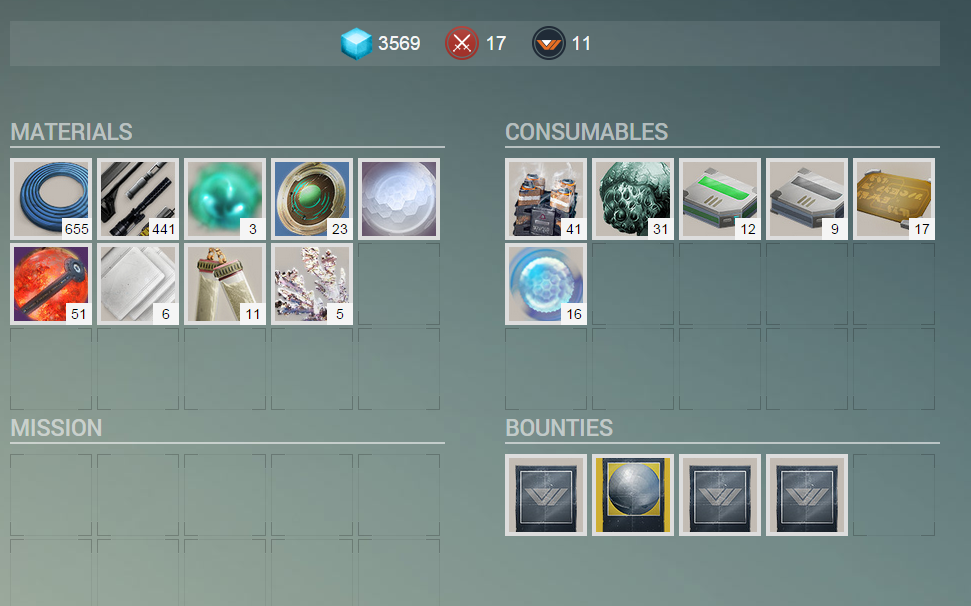The image size is (971, 606).
Task: Open the silver sphere bounty on yellow
Action: (633, 495)
